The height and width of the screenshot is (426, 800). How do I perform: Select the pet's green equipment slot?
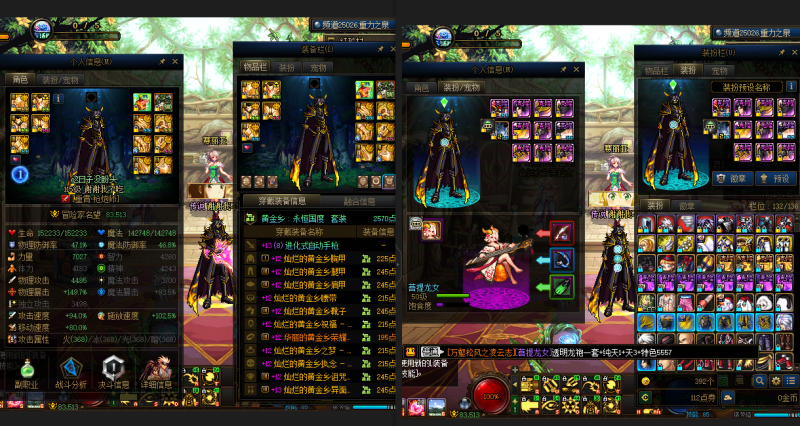(562, 288)
